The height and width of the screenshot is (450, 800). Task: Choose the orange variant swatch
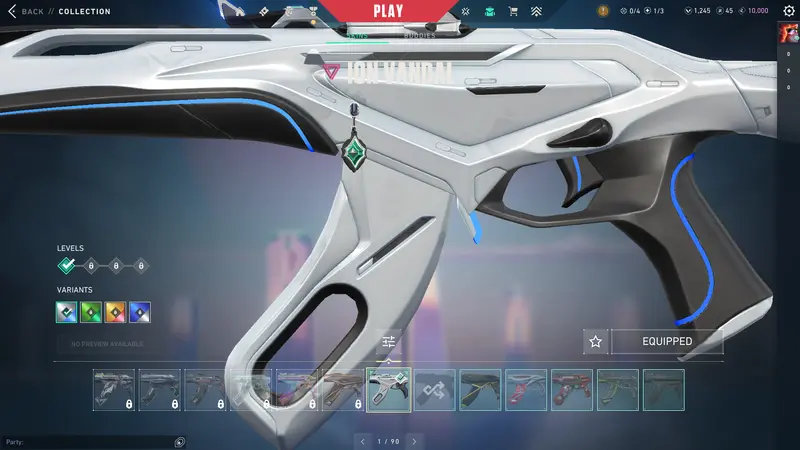116,312
